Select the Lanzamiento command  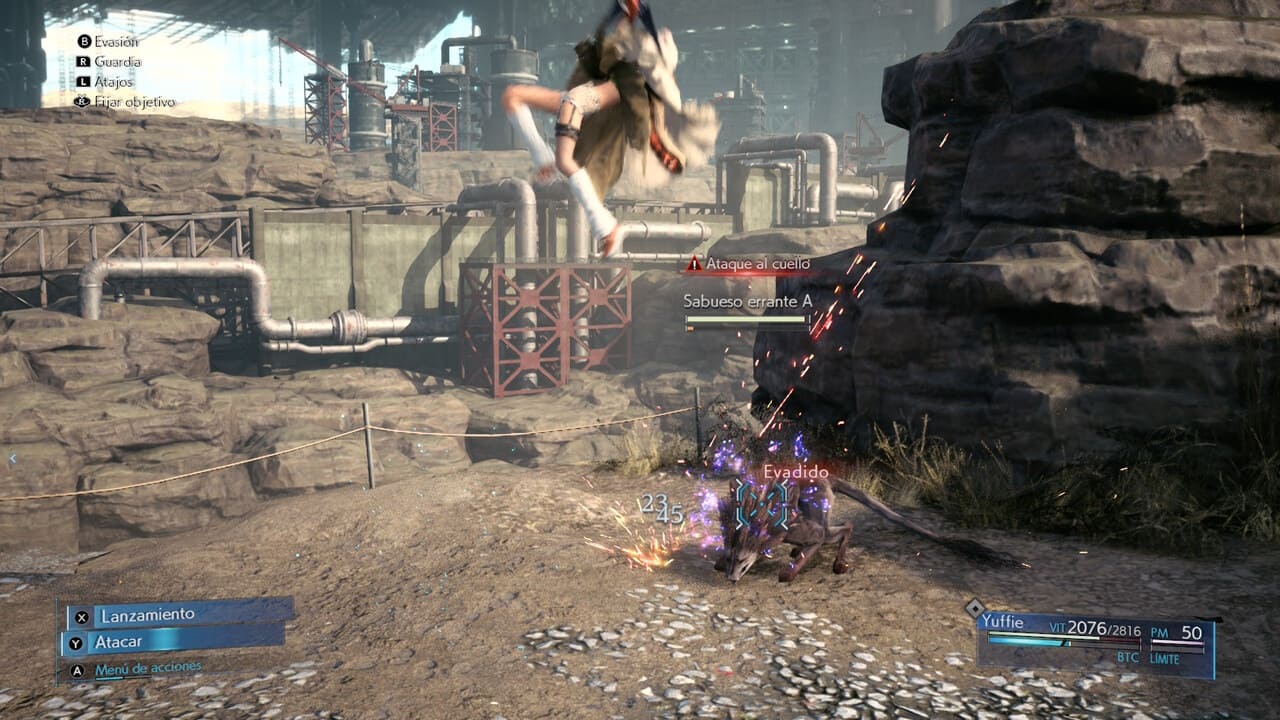click(178, 615)
